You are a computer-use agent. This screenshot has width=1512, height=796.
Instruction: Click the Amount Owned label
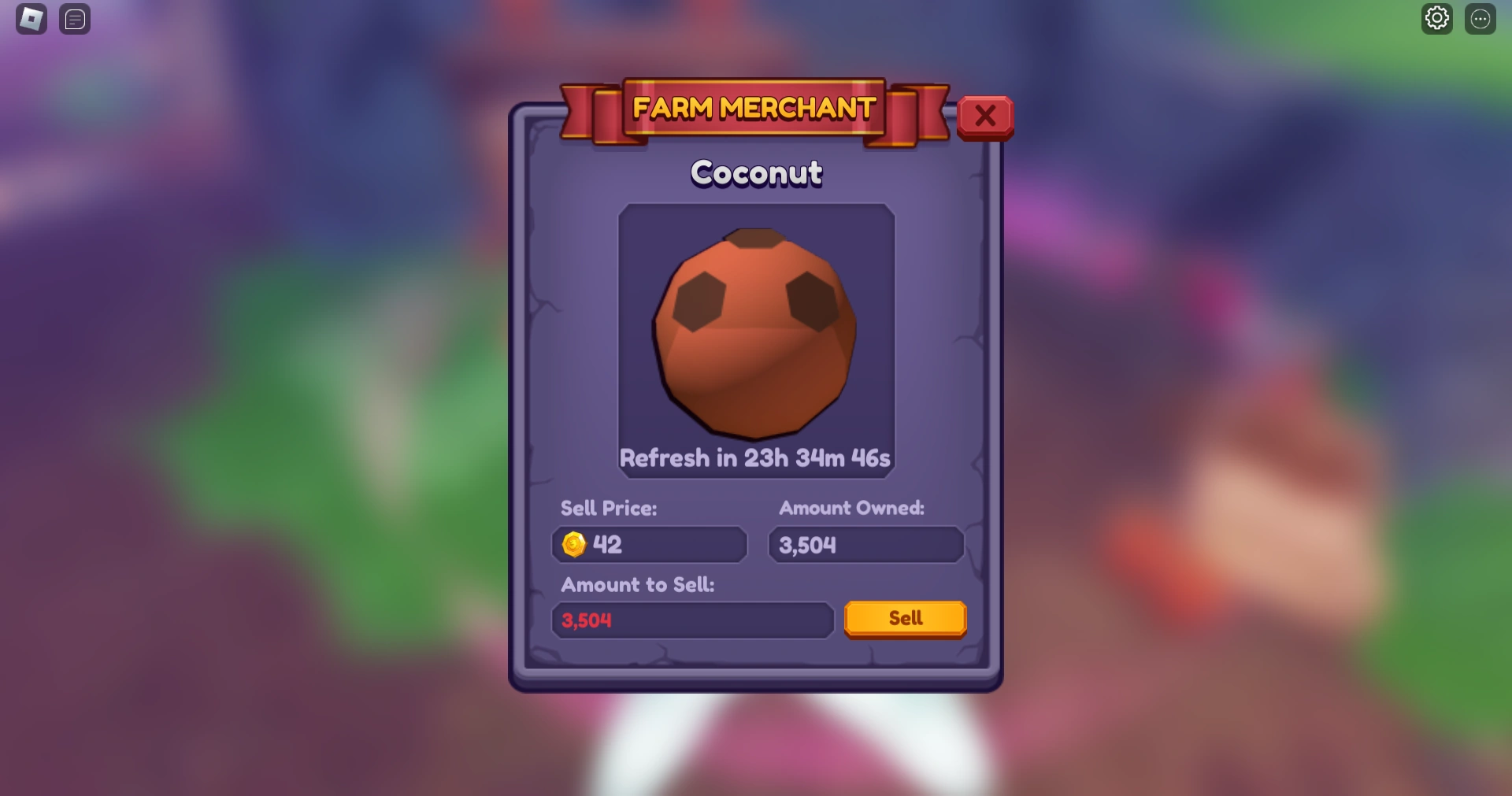click(x=851, y=508)
